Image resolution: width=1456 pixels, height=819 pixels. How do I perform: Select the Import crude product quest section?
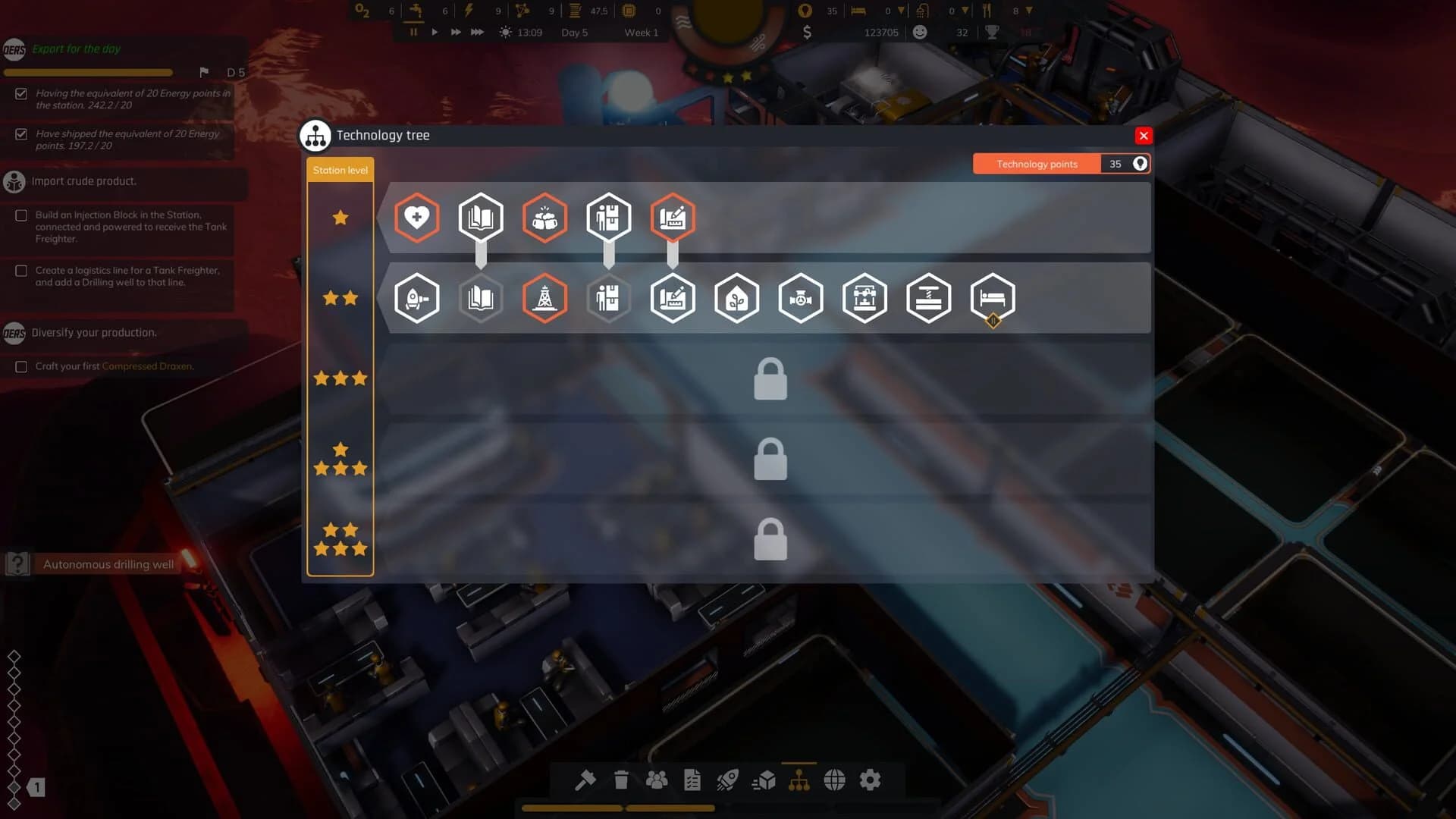83,181
